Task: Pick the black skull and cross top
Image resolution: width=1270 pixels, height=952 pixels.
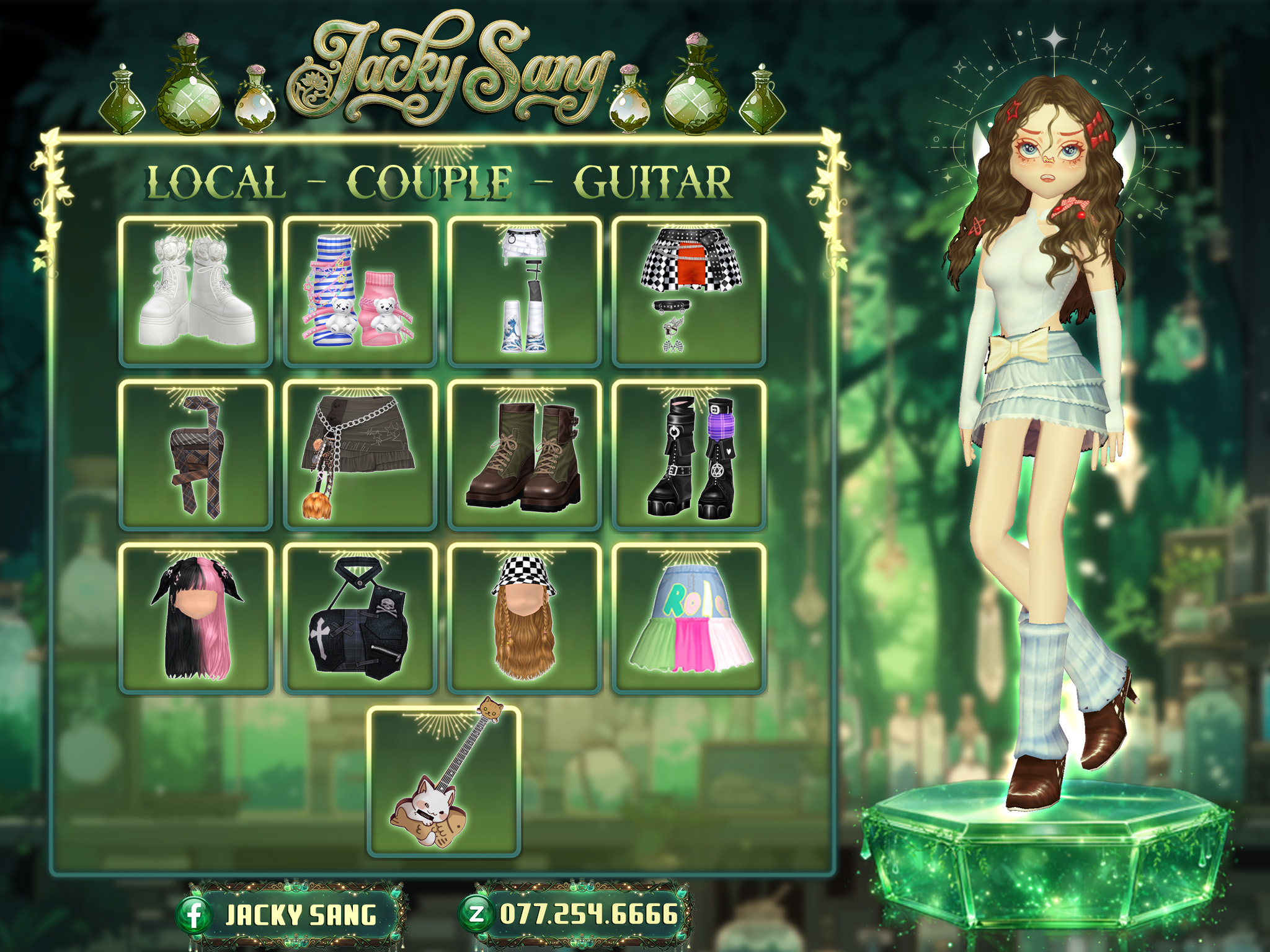Action: (360, 618)
